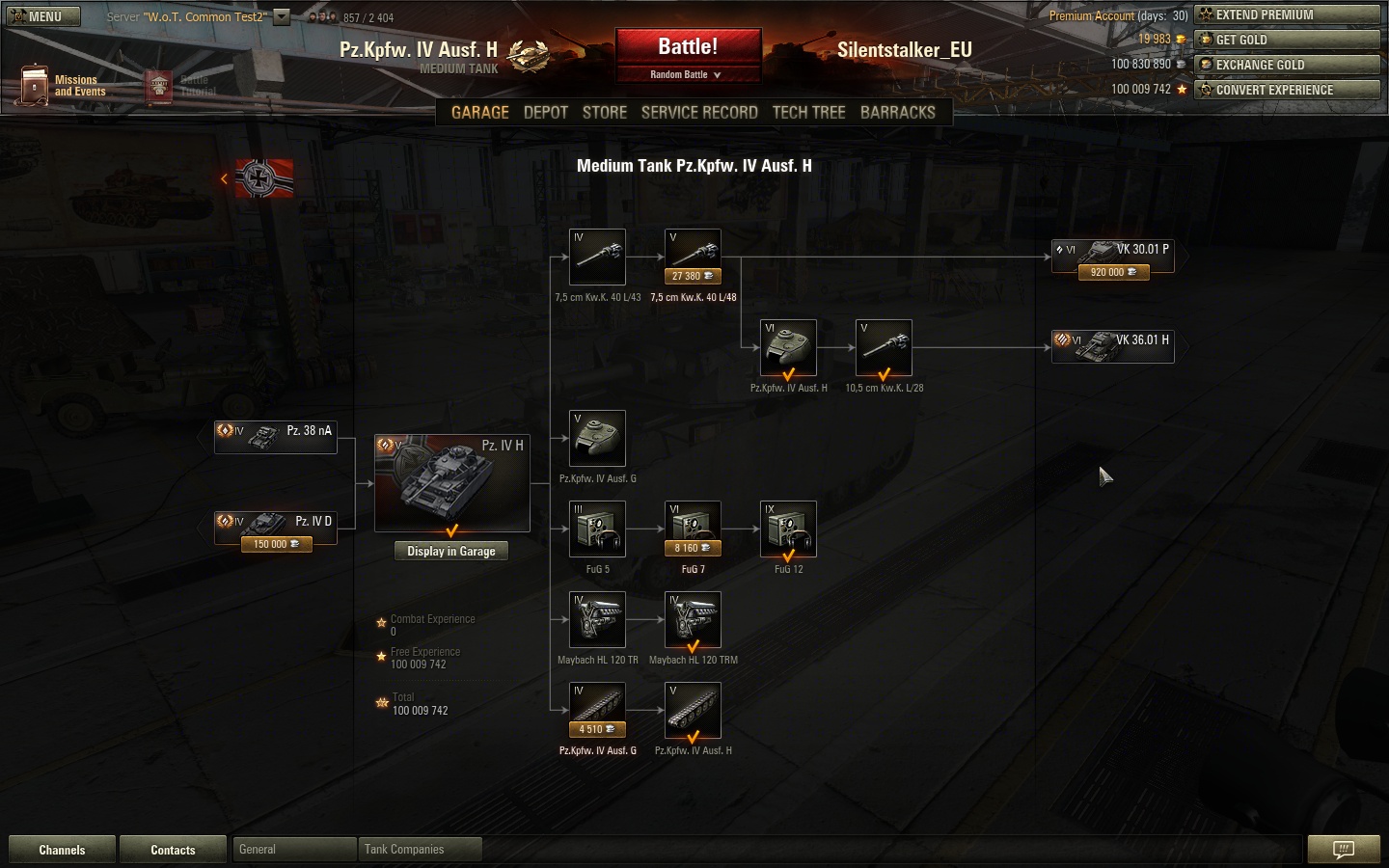
Task: Switch to the DEPOT tab
Action: (x=545, y=112)
